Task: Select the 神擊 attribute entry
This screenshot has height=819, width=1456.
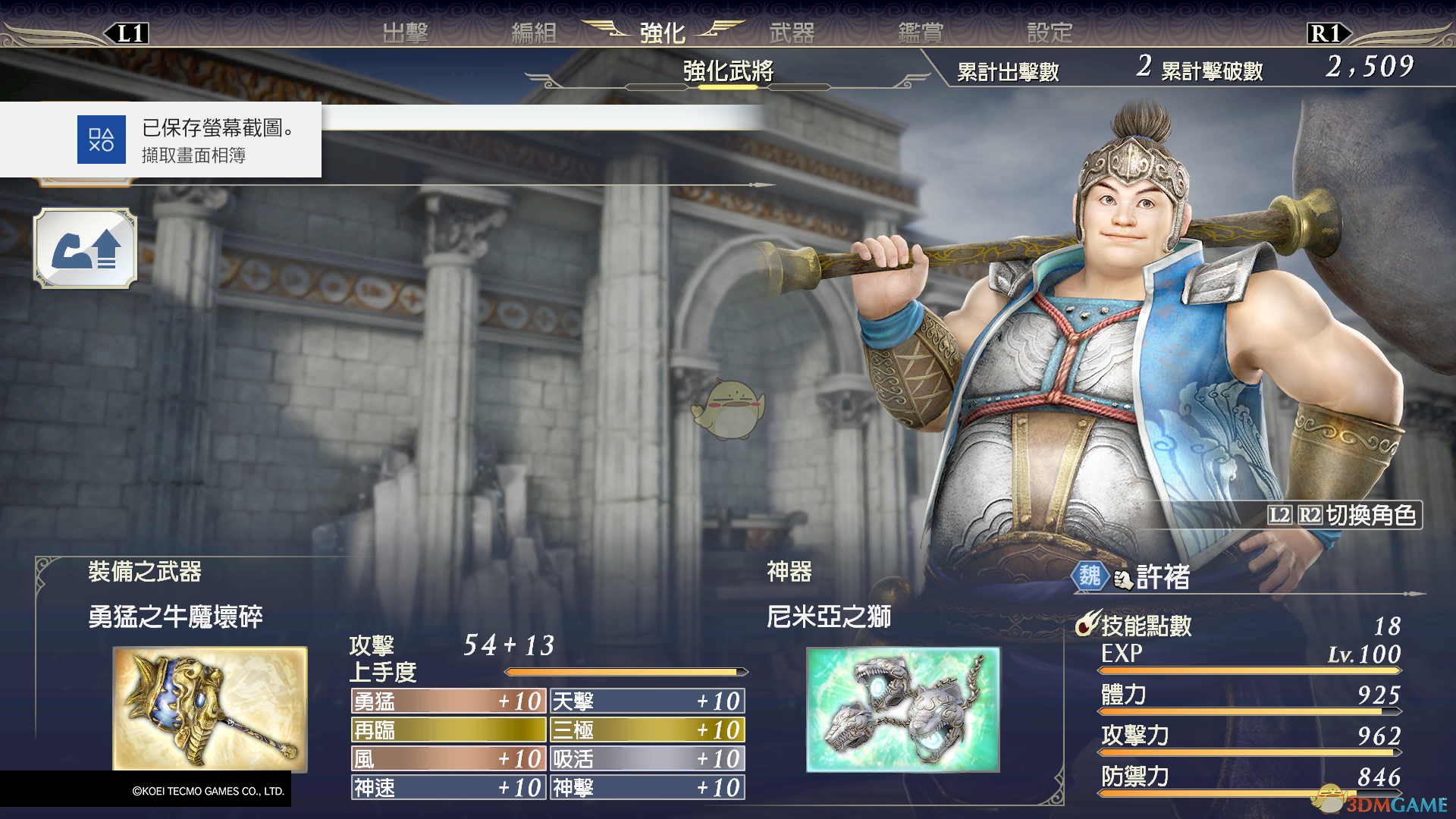Action: click(648, 788)
